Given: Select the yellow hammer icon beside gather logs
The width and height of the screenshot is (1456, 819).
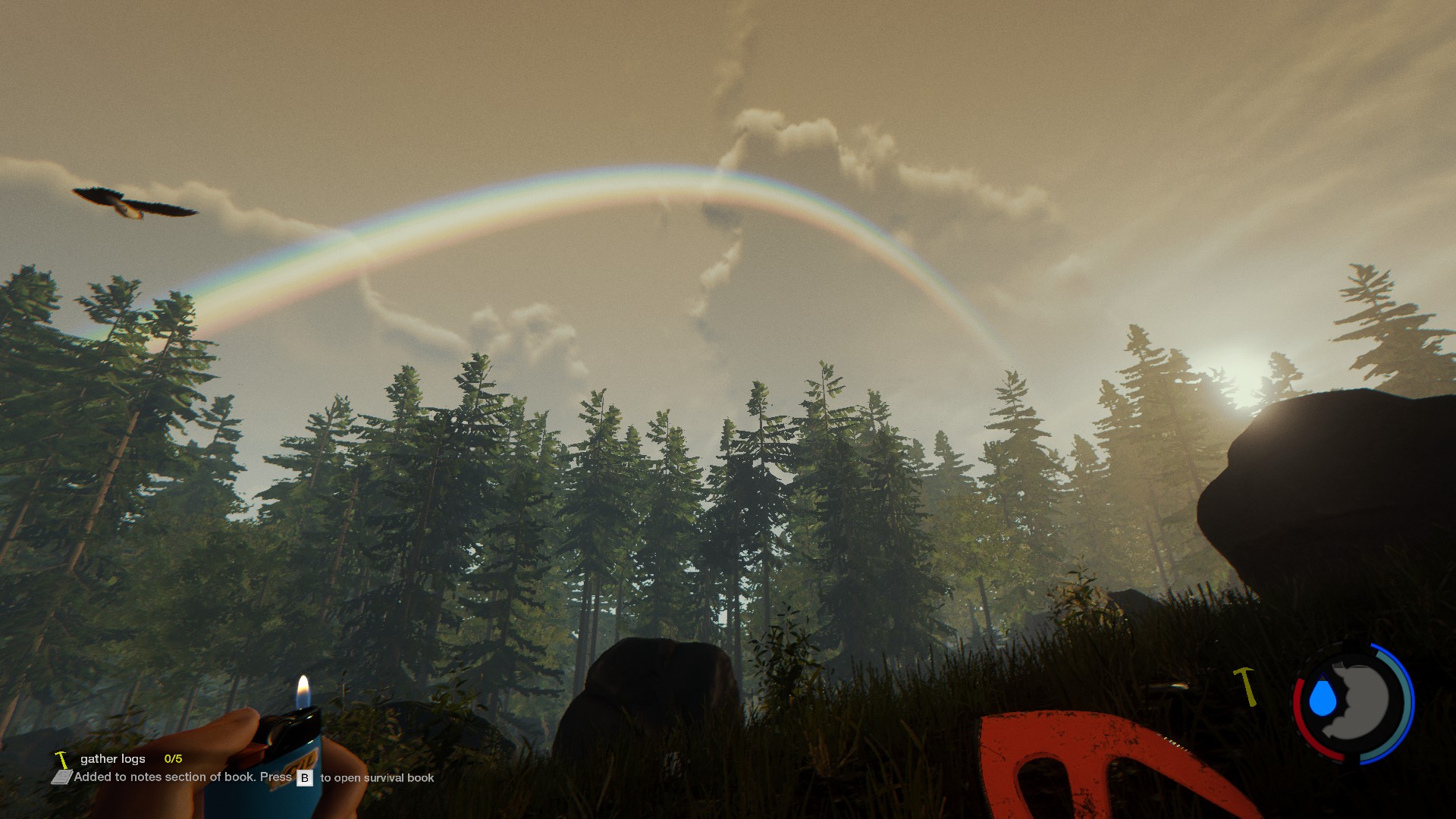Looking at the screenshot, I should [x=62, y=758].
